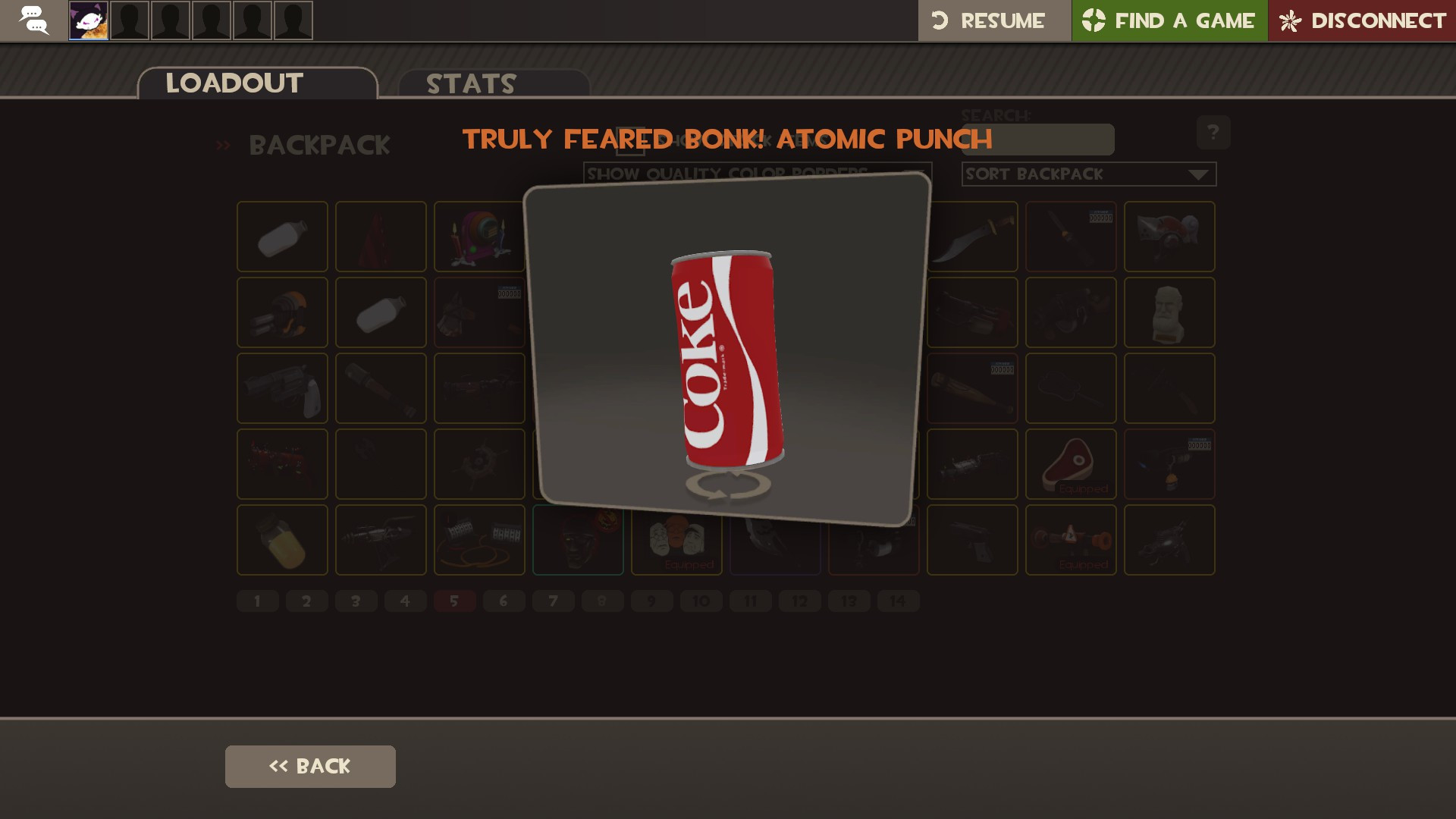Select the equipped Buffalo Steak Sandvich
Viewport: 1456px width, 819px height.
pyautogui.click(x=1070, y=464)
